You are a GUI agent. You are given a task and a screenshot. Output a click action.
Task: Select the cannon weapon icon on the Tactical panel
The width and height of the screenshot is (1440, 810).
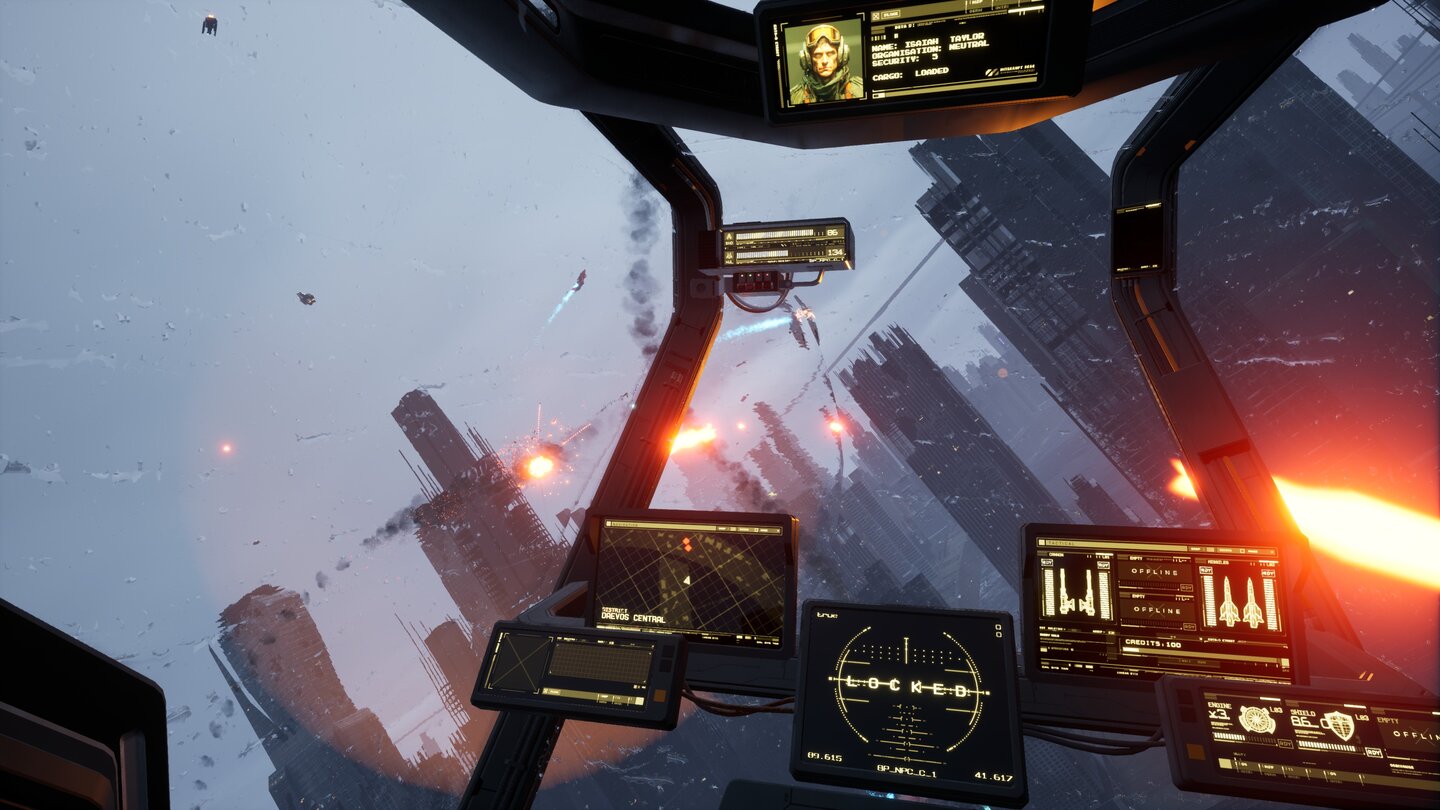coord(1075,591)
